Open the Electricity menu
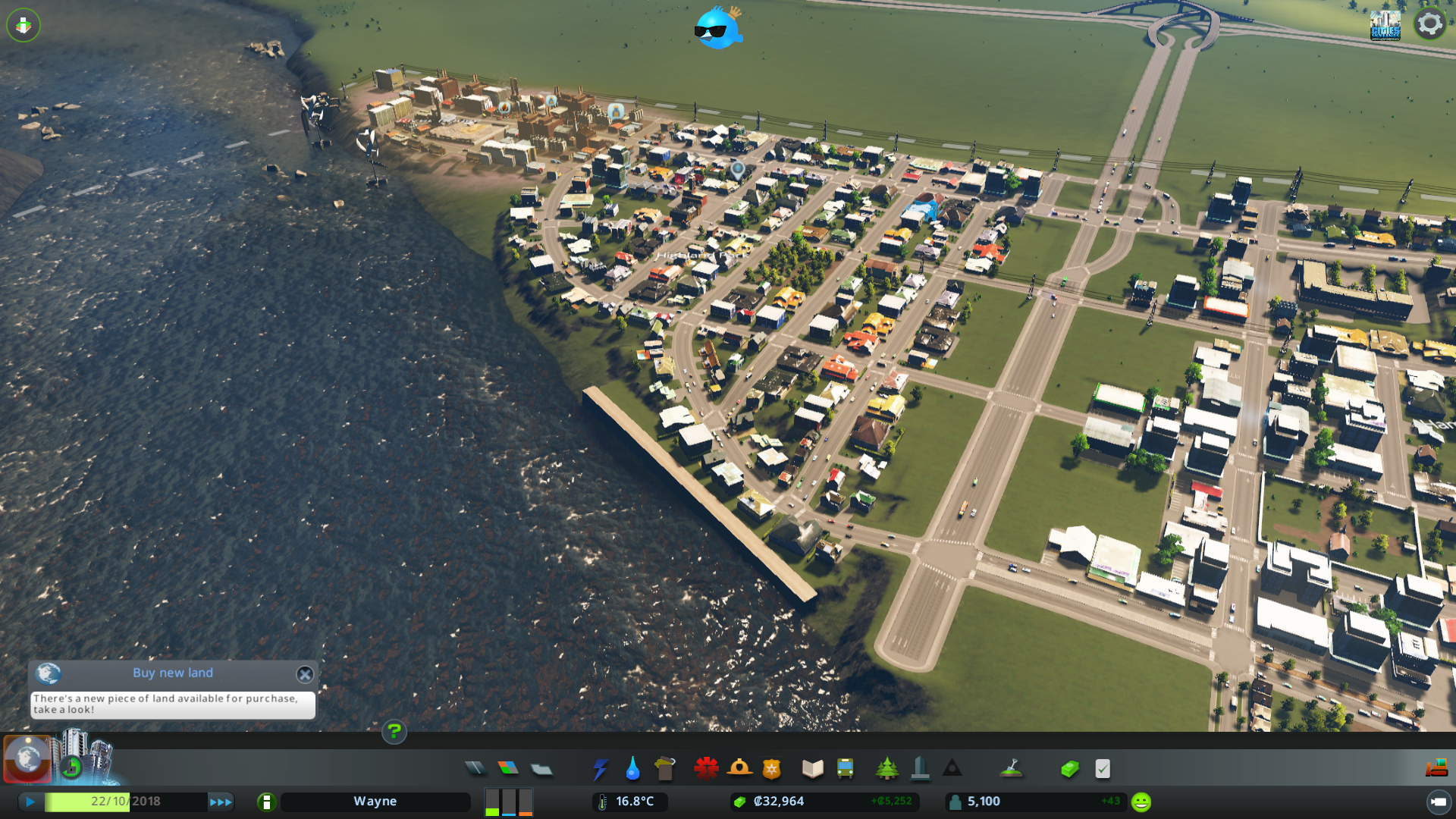Screen dimensions: 1456x819 click(x=601, y=768)
